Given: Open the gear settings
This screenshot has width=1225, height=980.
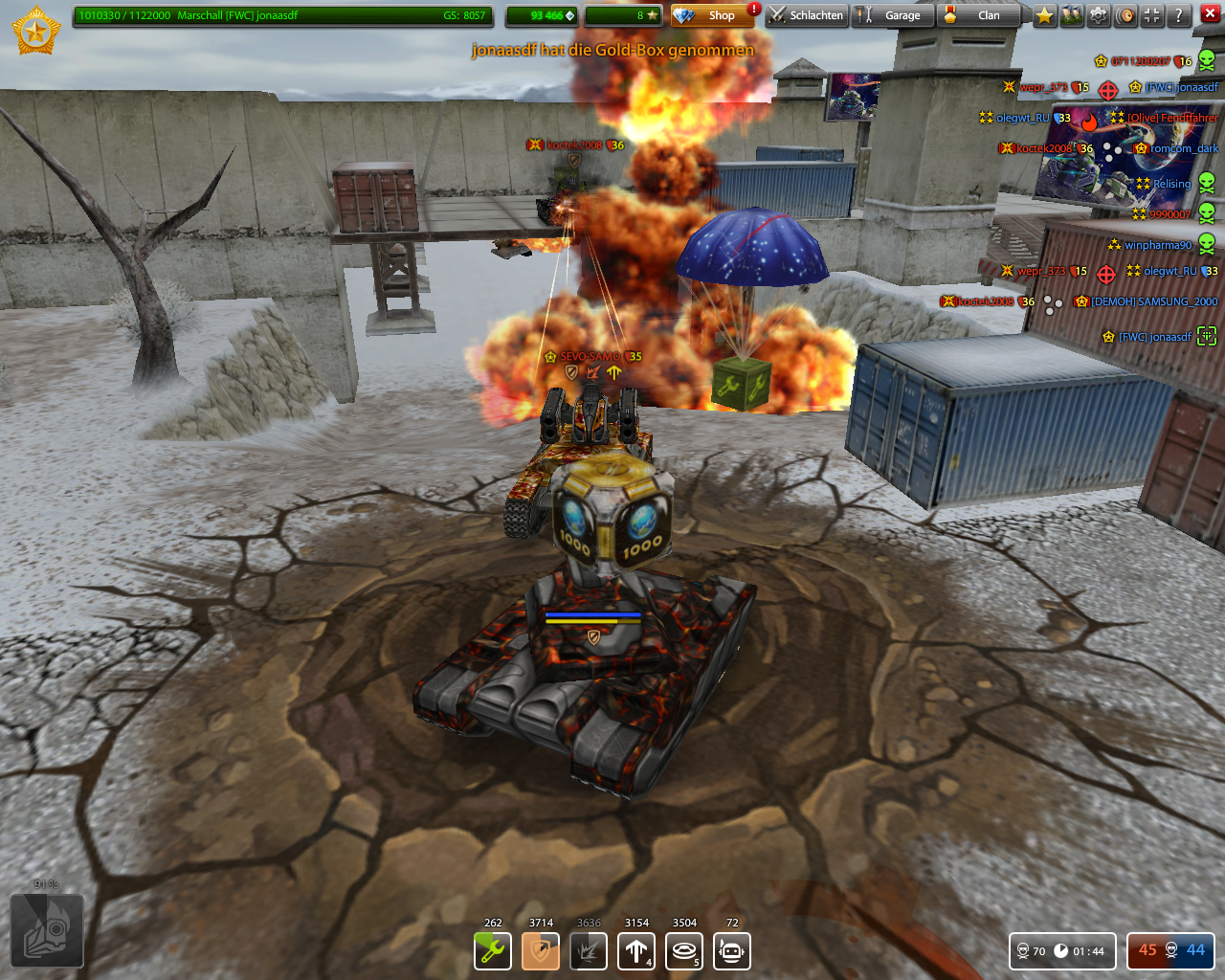Looking at the screenshot, I should (x=1099, y=15).
